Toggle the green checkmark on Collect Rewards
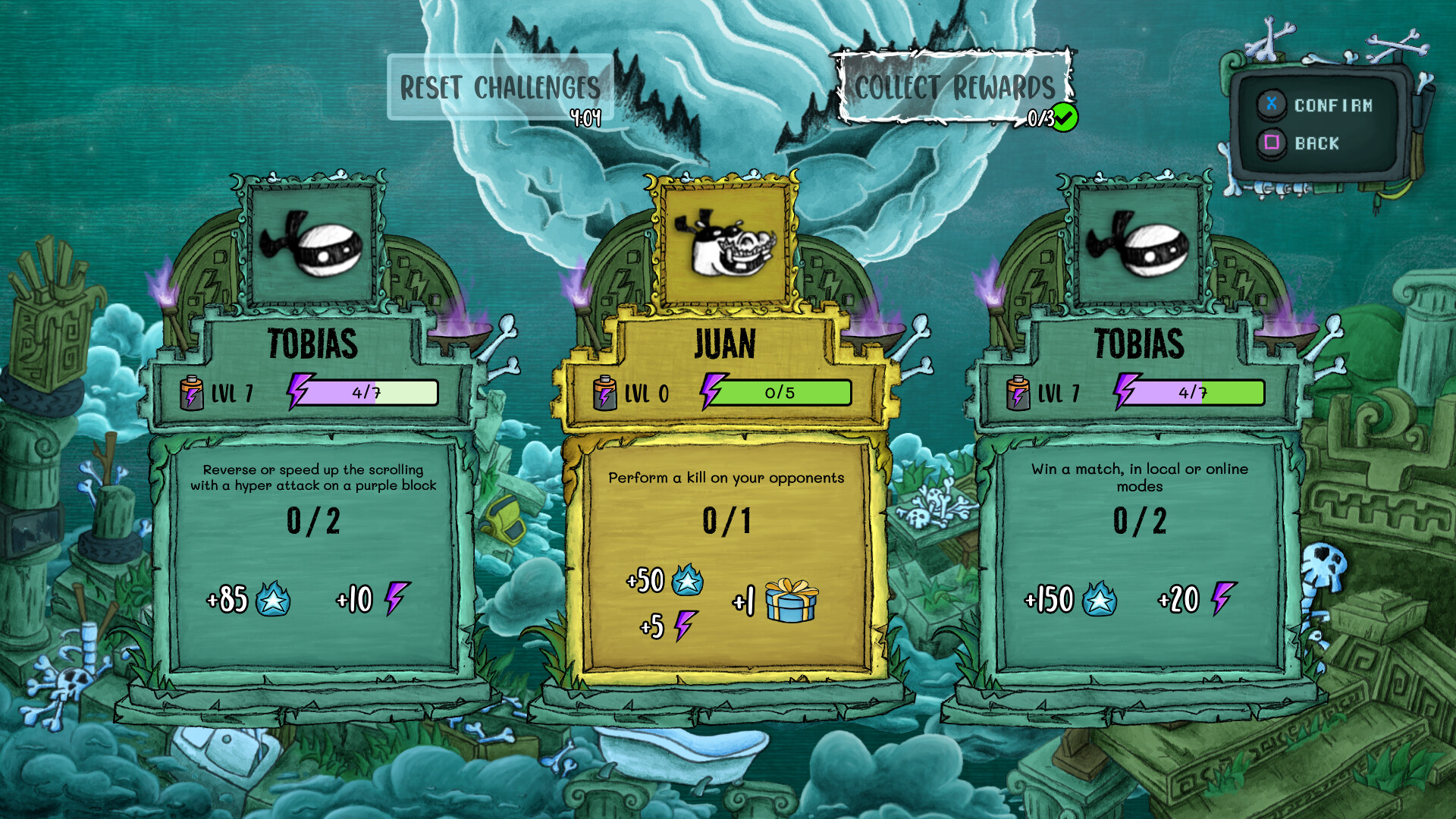Image resolution: width=1456 pixels, height=819 pixels. [x=1065, y=115]
